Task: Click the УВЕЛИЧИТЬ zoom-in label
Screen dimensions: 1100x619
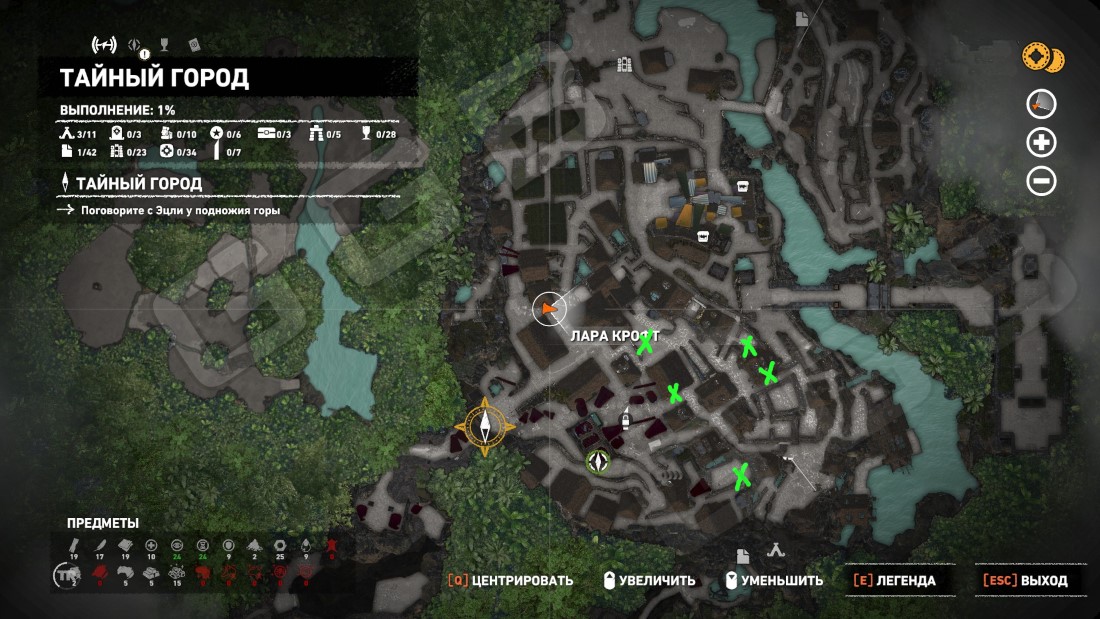Action: 647,580
